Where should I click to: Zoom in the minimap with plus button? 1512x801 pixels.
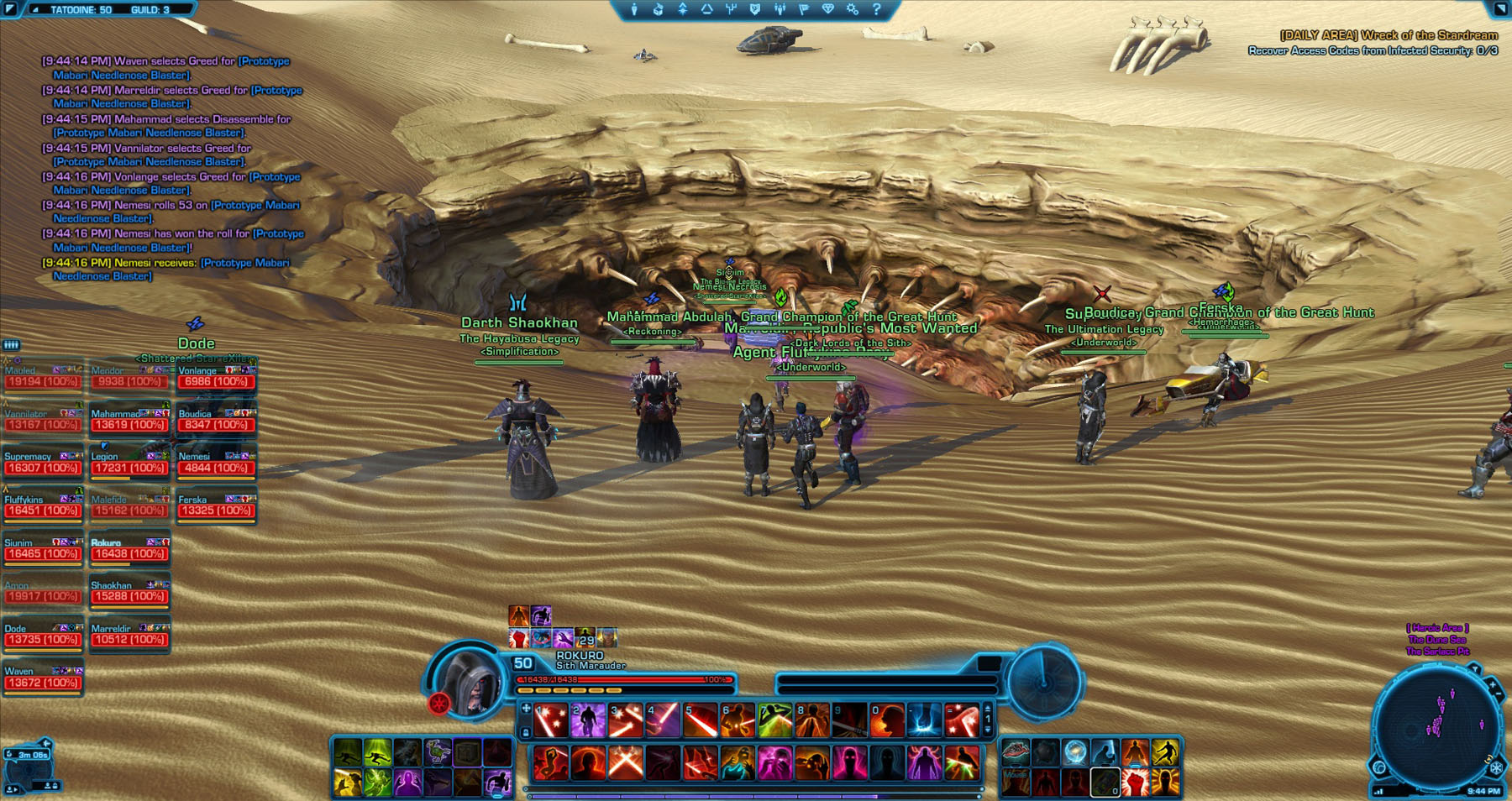1493,685
